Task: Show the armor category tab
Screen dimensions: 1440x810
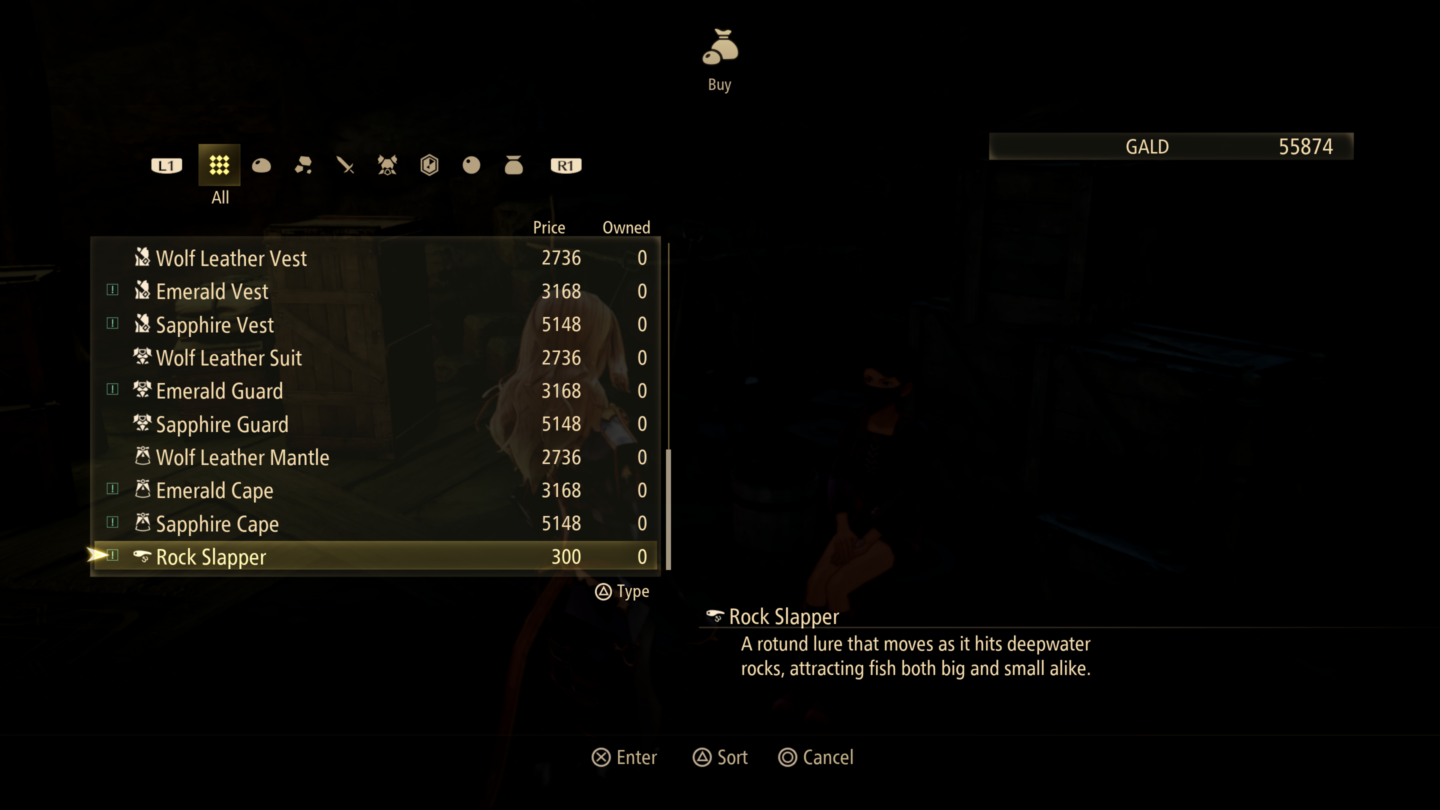Action: tap(388, 166)
